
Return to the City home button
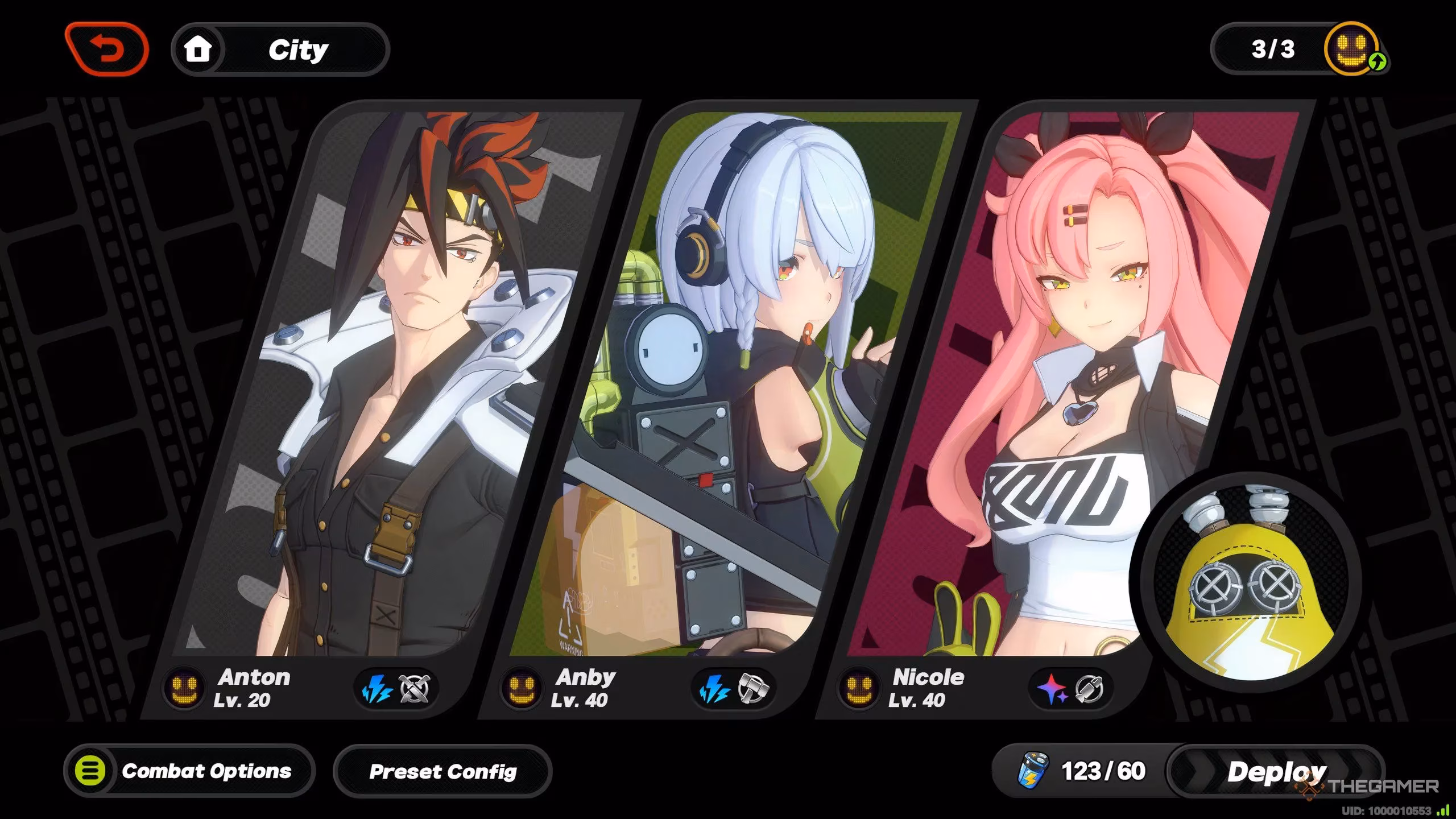coord(280,50)
